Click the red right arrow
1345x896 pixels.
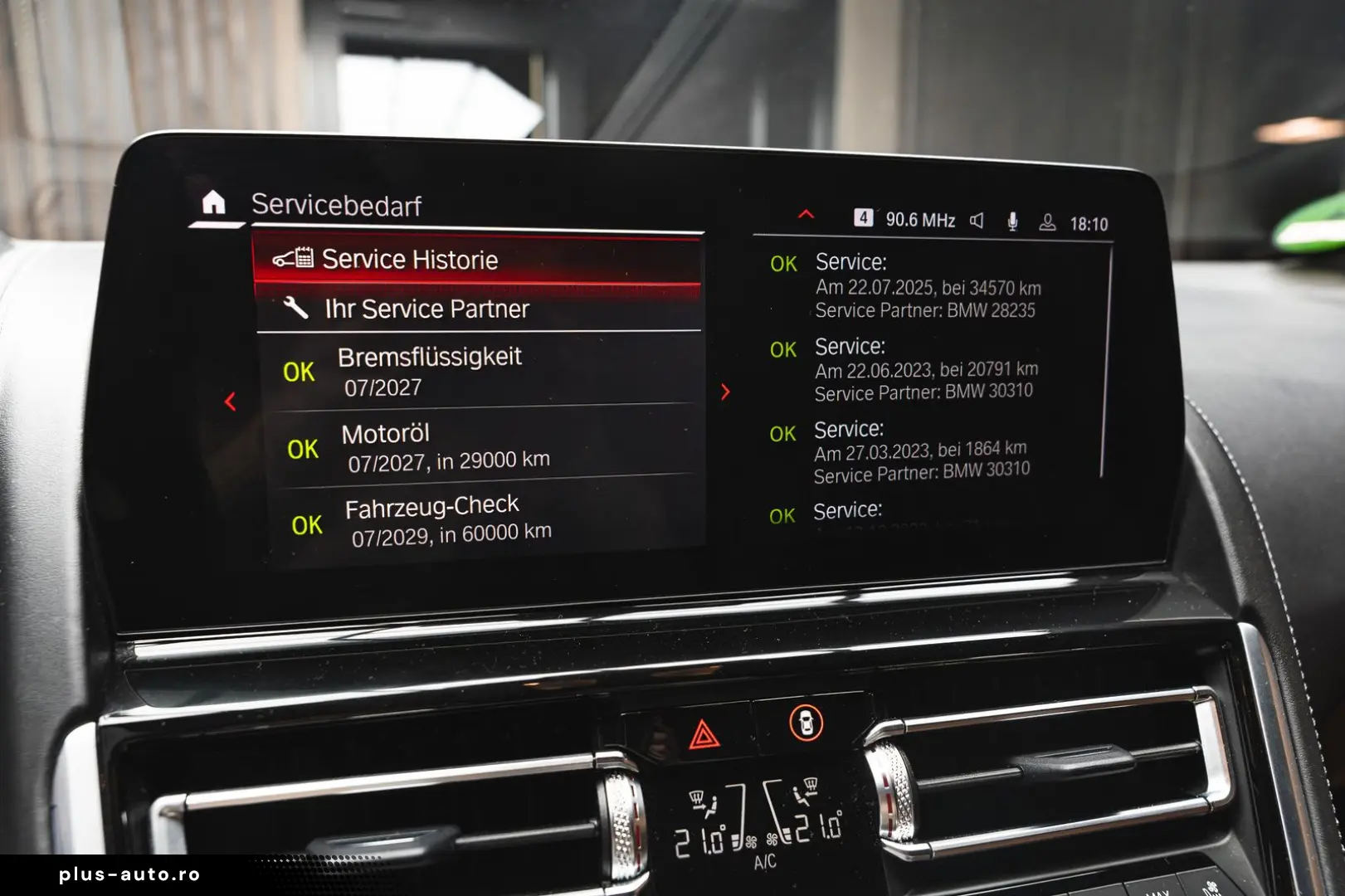(725, 392)
